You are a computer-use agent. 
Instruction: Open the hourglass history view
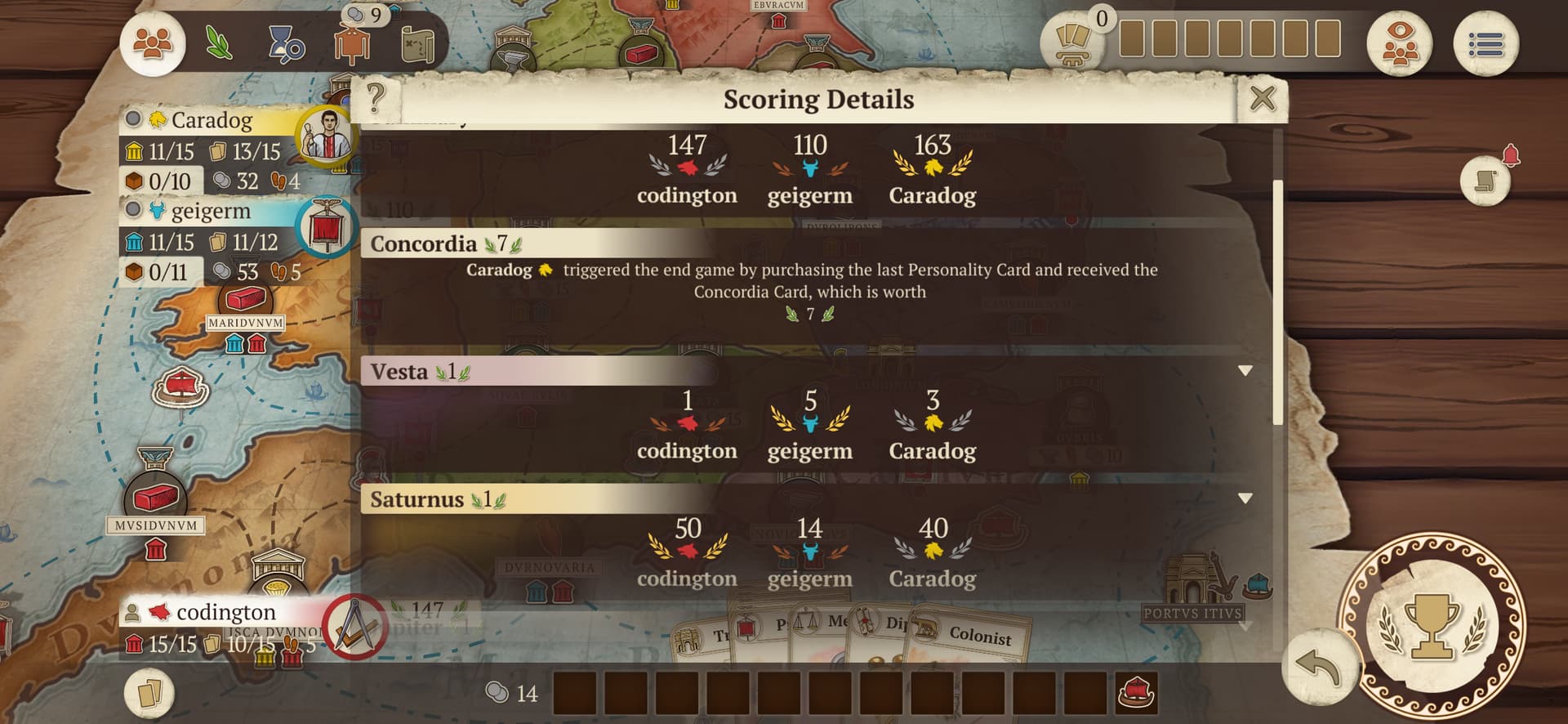[286, 43]
